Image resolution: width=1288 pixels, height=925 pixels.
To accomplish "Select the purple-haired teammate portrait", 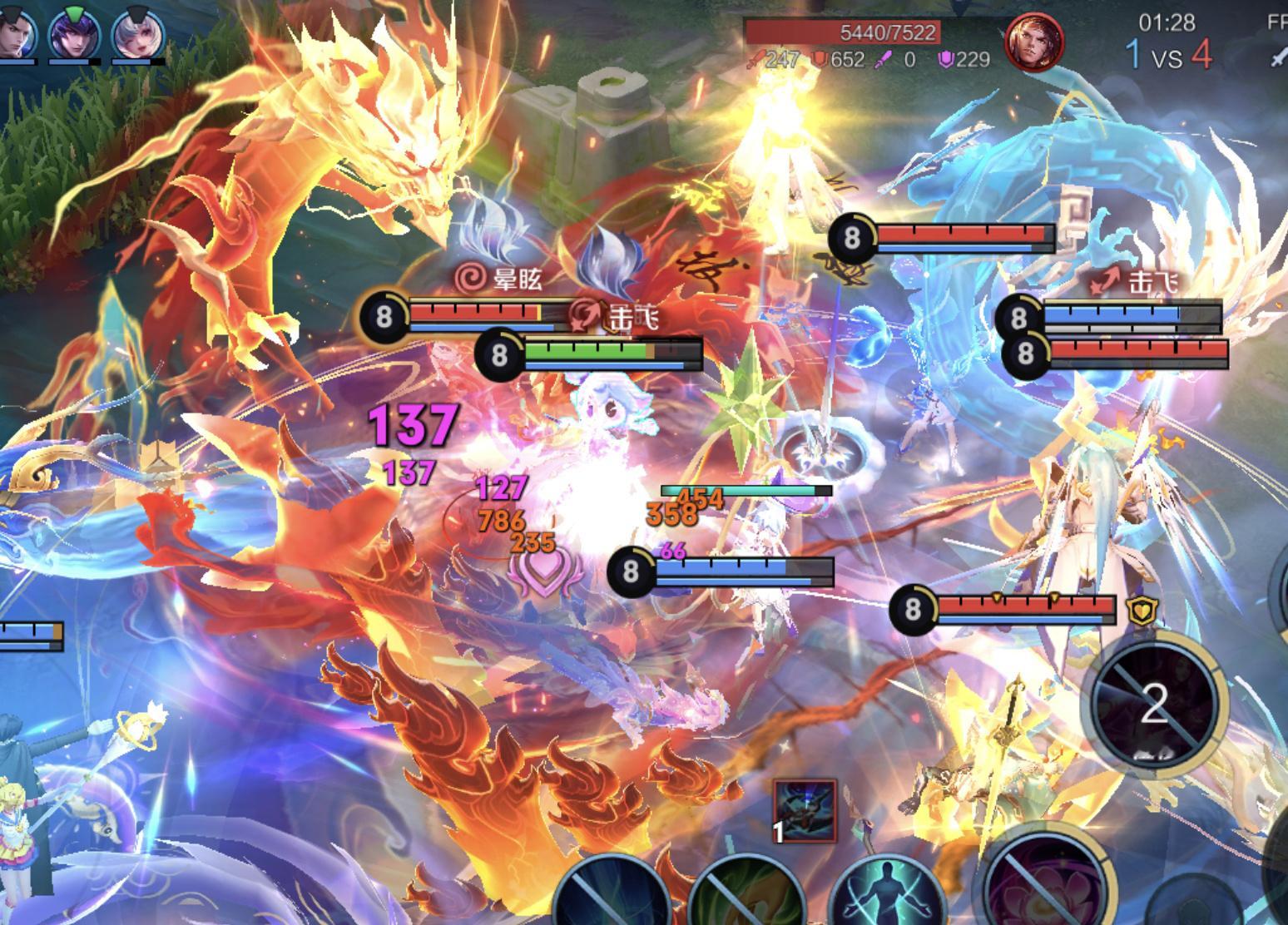I will (75, 33).
